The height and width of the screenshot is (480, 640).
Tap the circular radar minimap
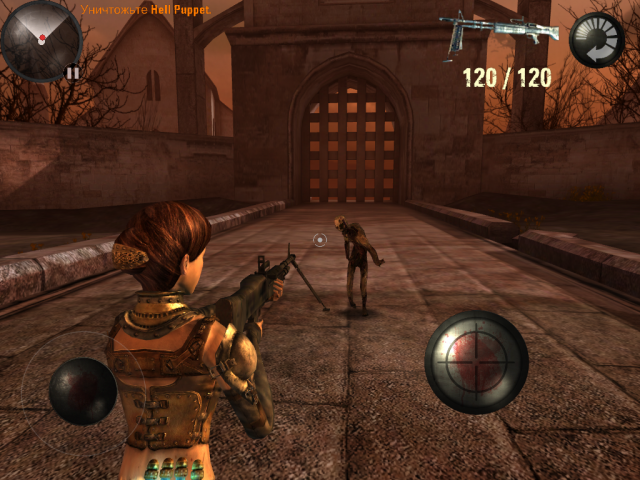click(40, 41)
